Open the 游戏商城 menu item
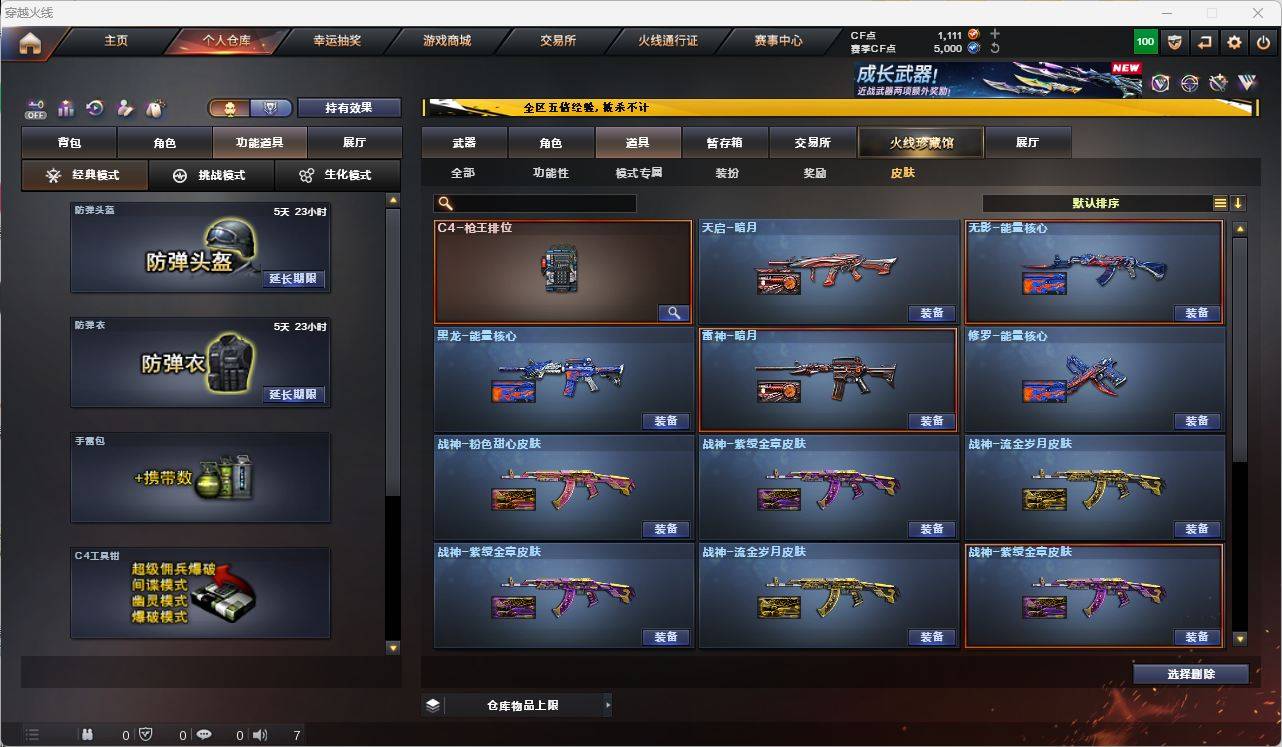 pos(447,41)
